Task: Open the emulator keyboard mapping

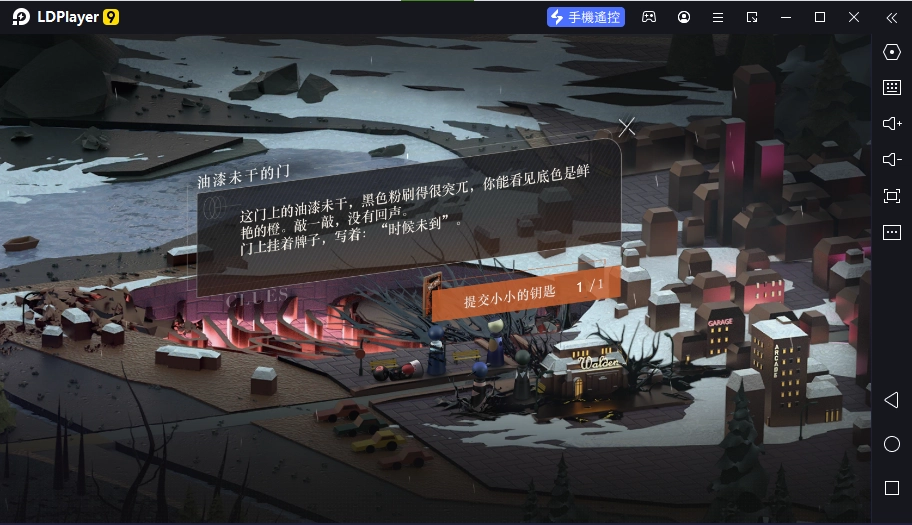Action: tap(892, 87)
